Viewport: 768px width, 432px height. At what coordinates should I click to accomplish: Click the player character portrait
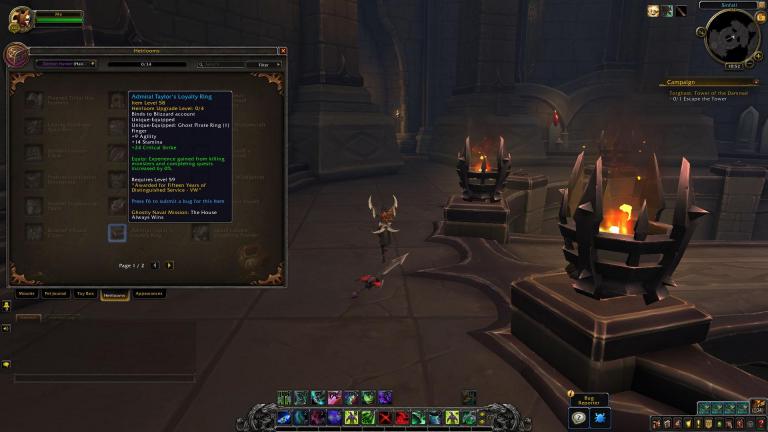[20, 20]
